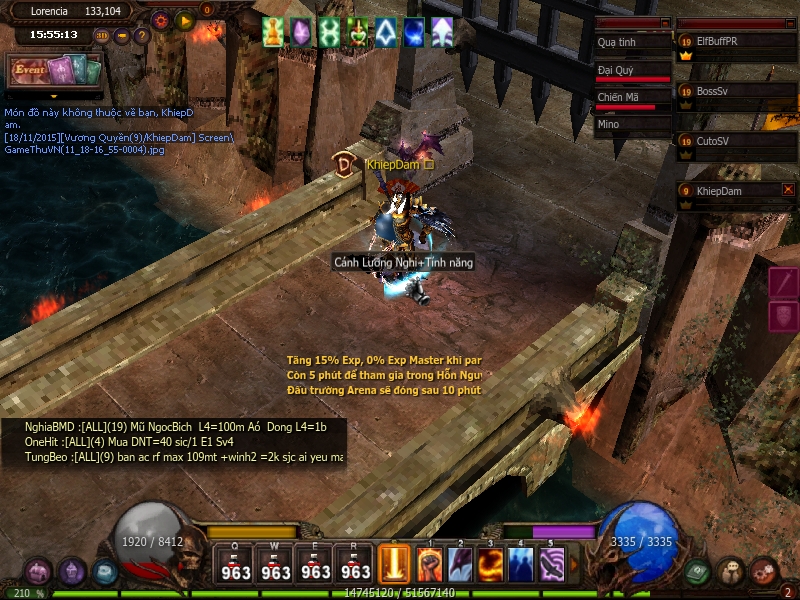Activate the fist skill in slot 1
This screenshot has height=600, width=800.
pyautogui.click(x=430, y=565)
